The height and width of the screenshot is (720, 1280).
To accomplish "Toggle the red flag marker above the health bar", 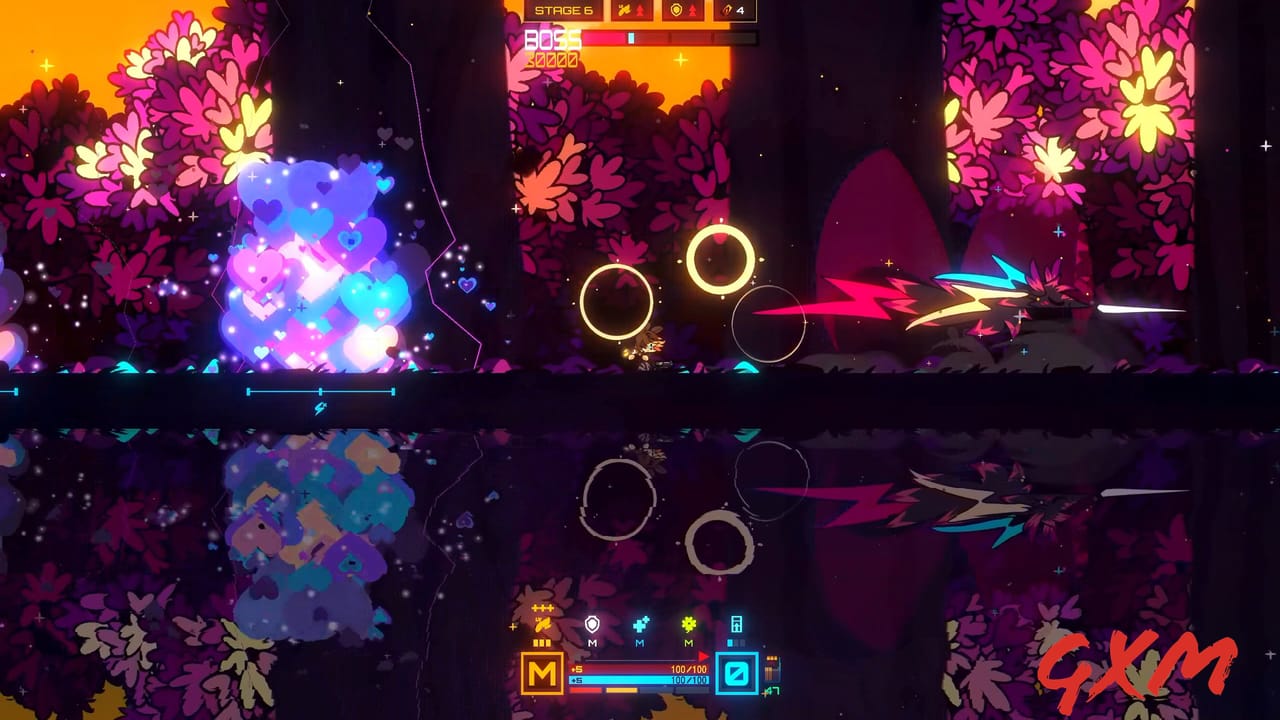I will click(704, 655).
